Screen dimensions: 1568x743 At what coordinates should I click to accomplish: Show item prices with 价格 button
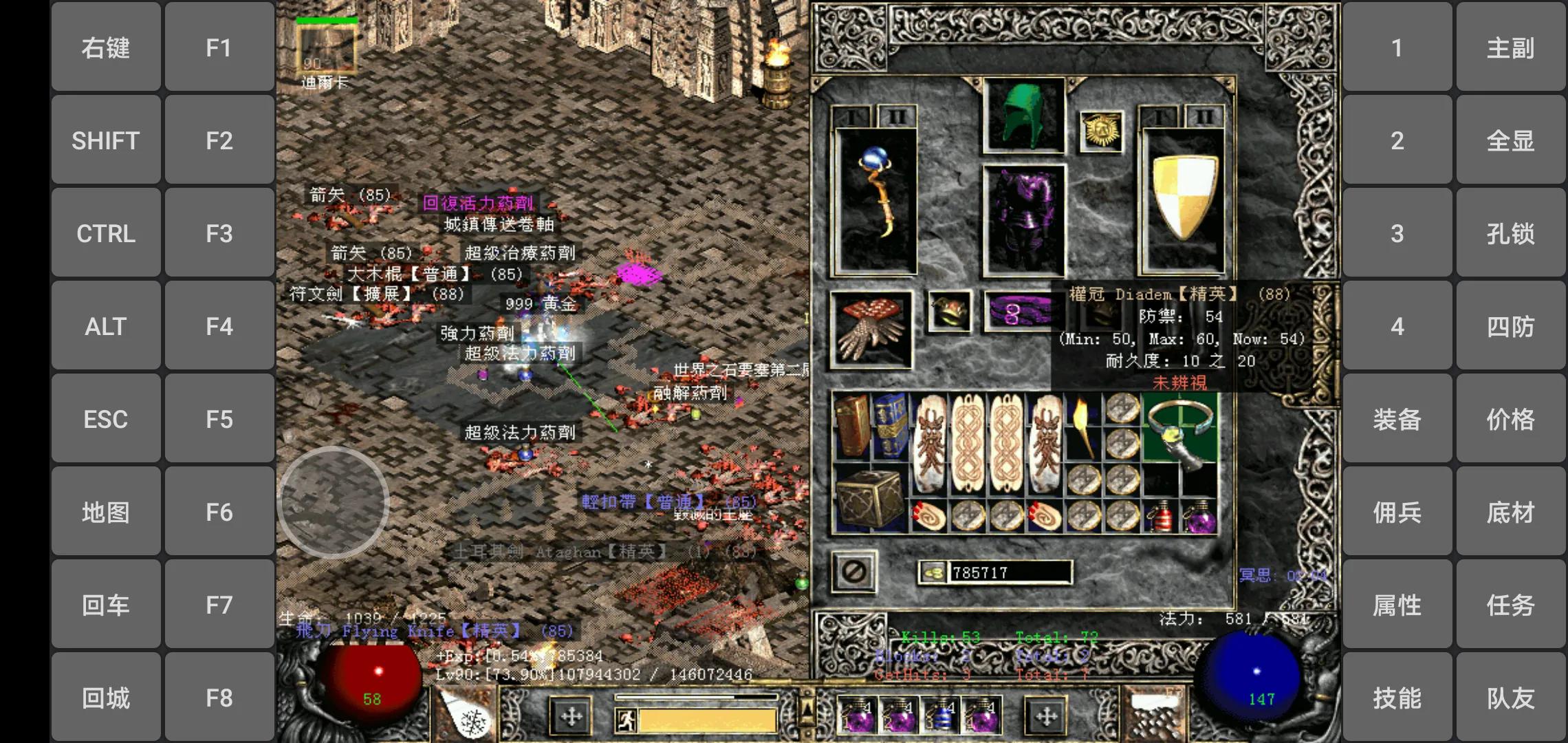pos(1510,419)
